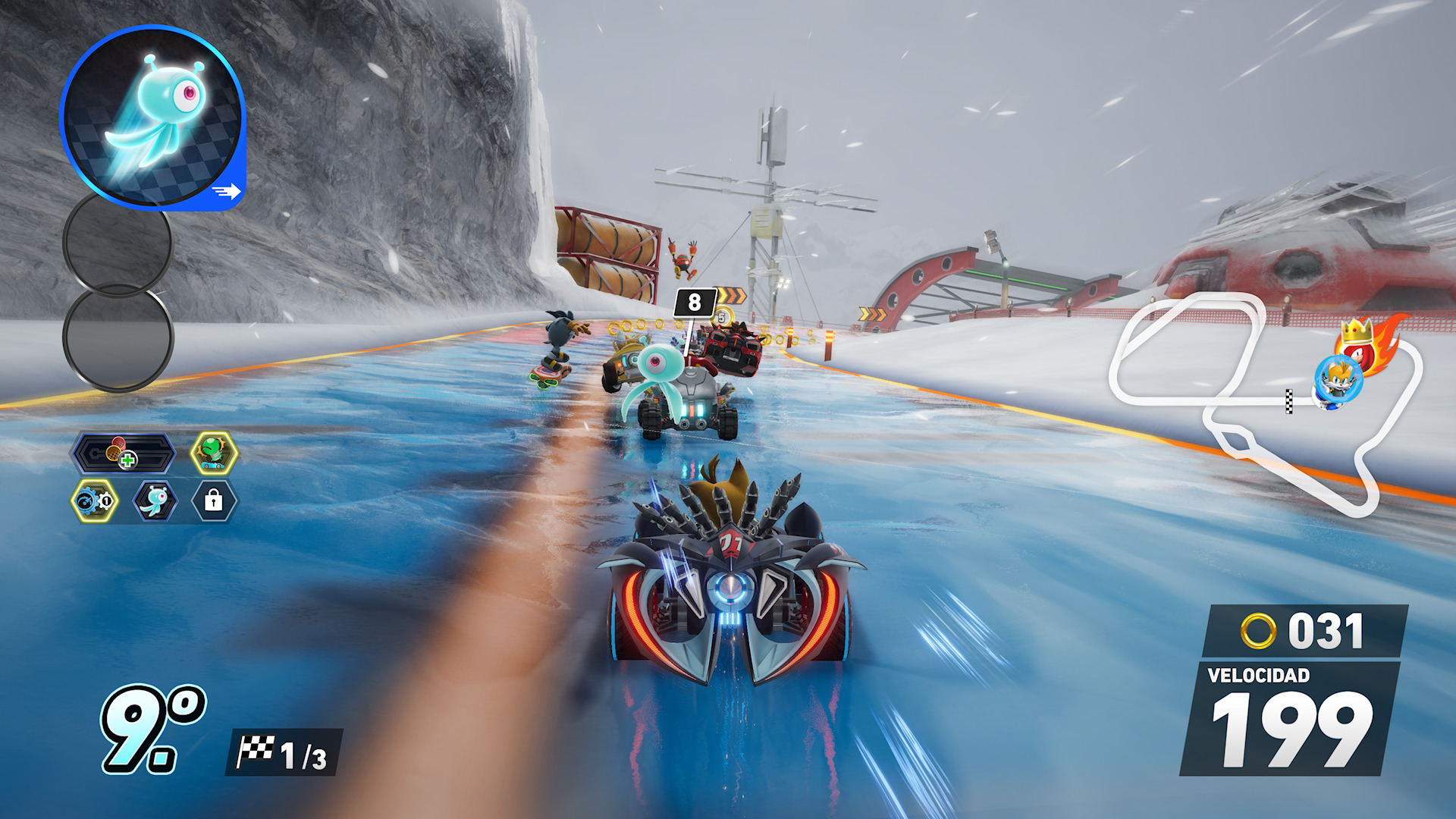The width and height of the screenshot is (1456, 819).
Task: Select the blue speedometer gear gadget
Action: click(95, 501)
